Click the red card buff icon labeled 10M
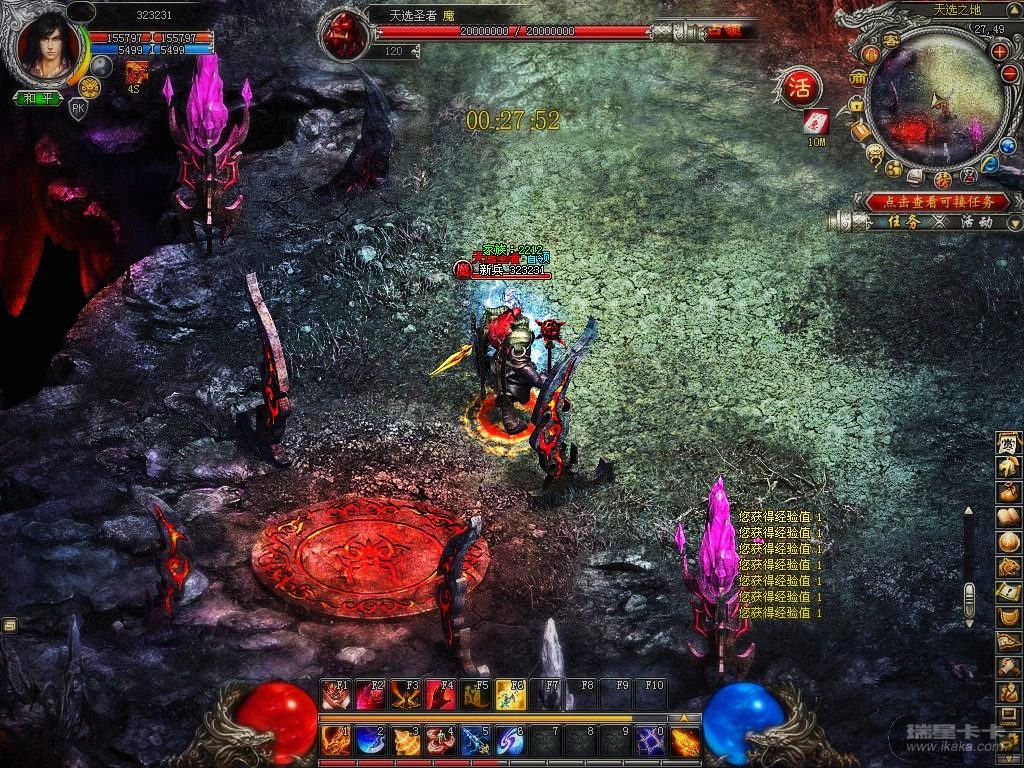This screenshot has height=768, width=1024. tap(816, 121)
